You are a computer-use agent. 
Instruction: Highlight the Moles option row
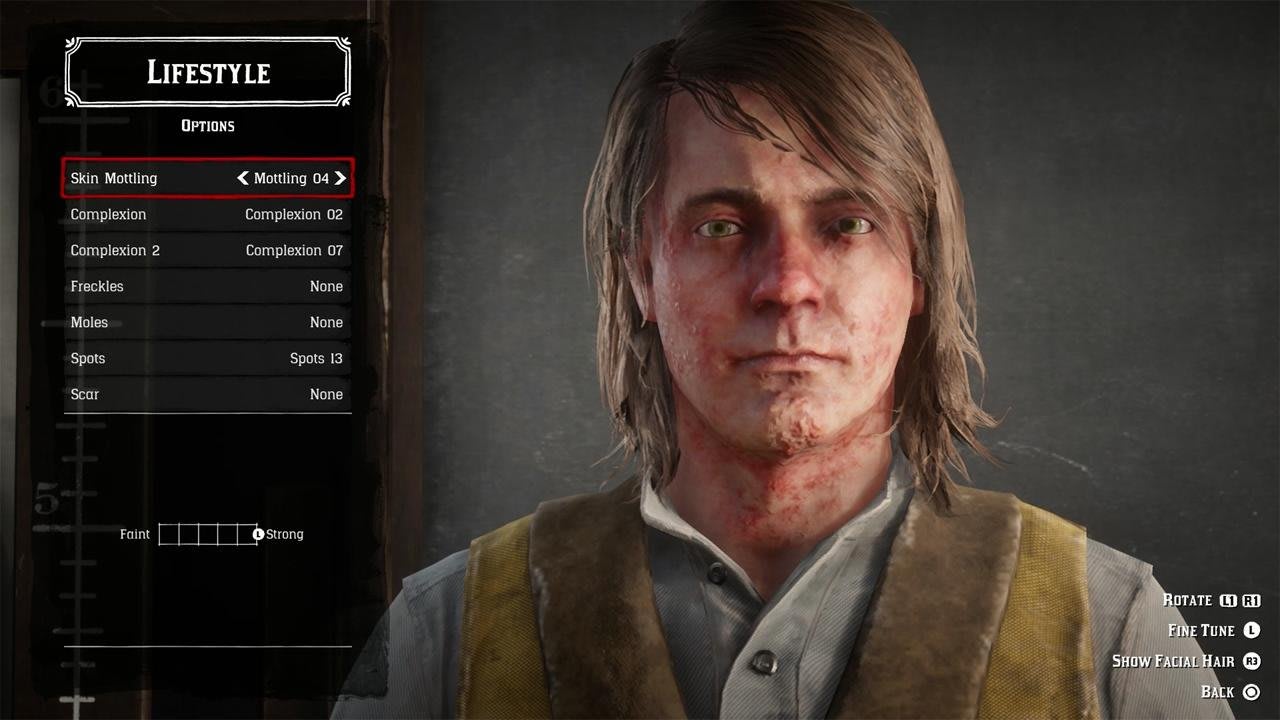[x=207, y=322]
